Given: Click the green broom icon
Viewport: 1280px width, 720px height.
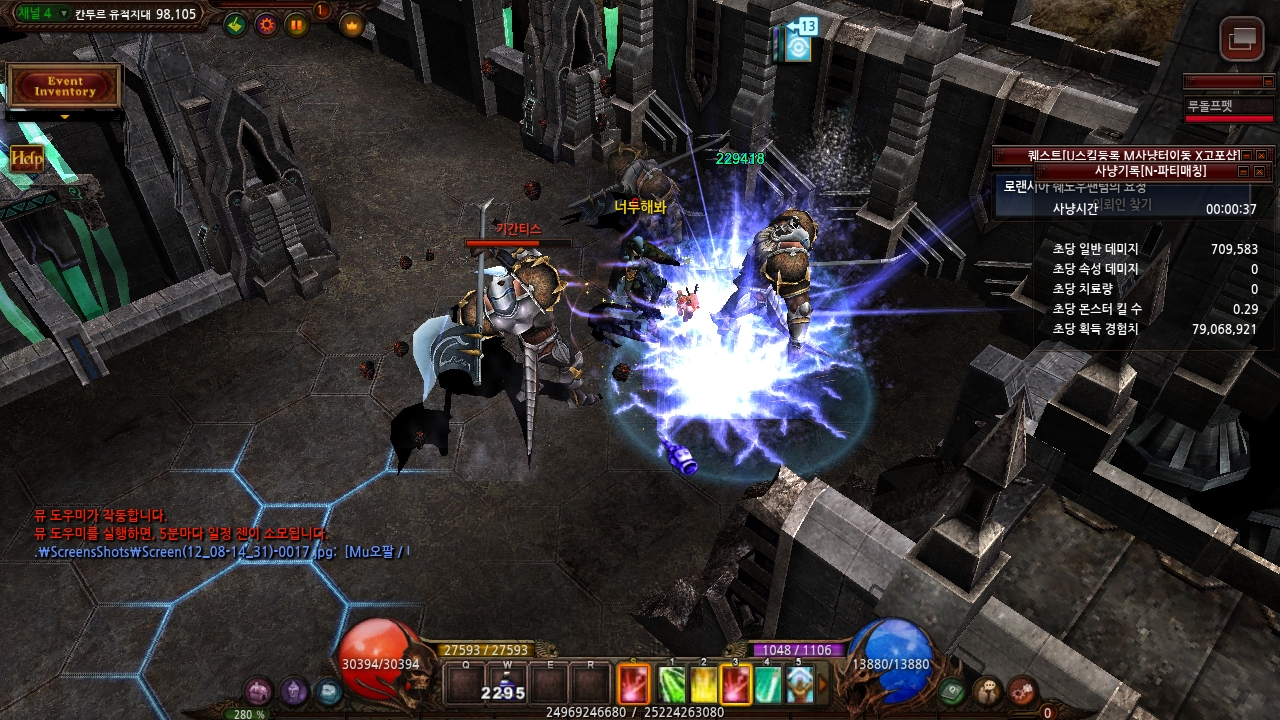Looking at the screenshot, I should (235, 25).
